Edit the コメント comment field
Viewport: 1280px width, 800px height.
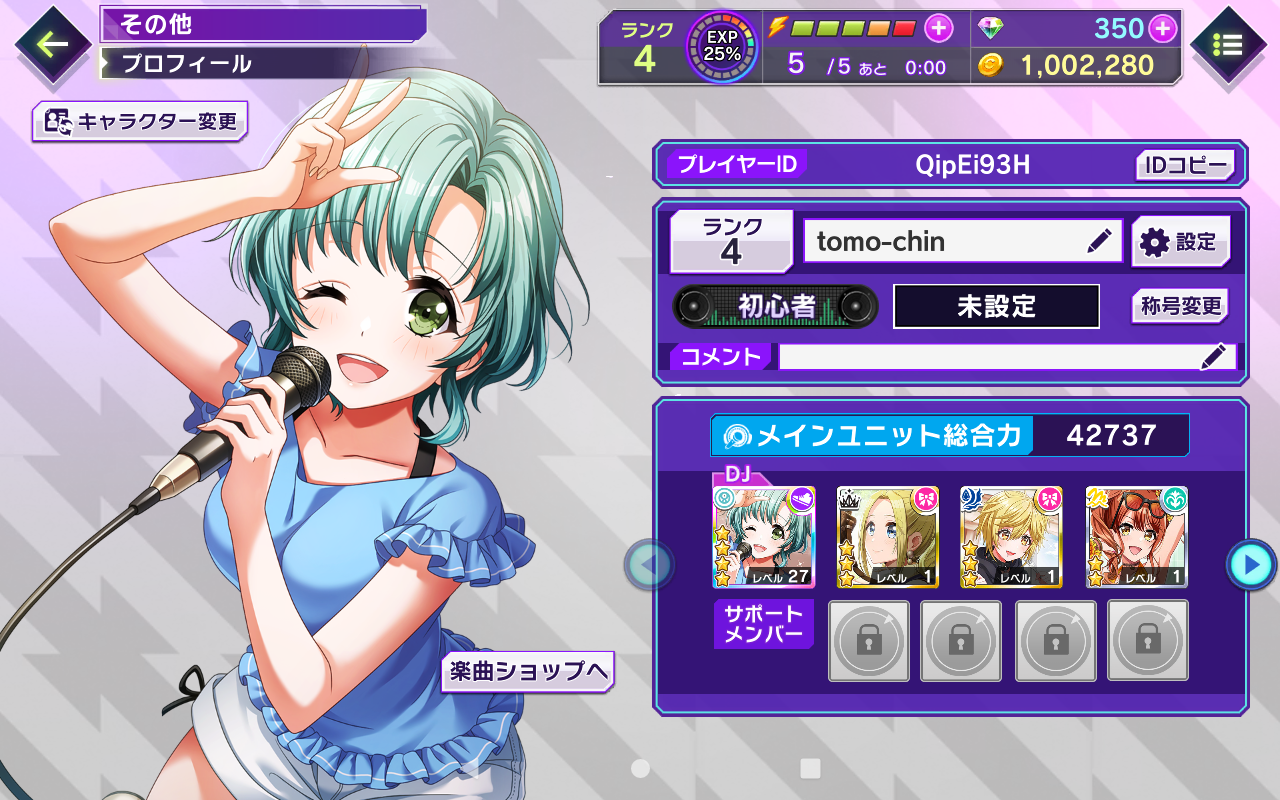[1006, 357]
